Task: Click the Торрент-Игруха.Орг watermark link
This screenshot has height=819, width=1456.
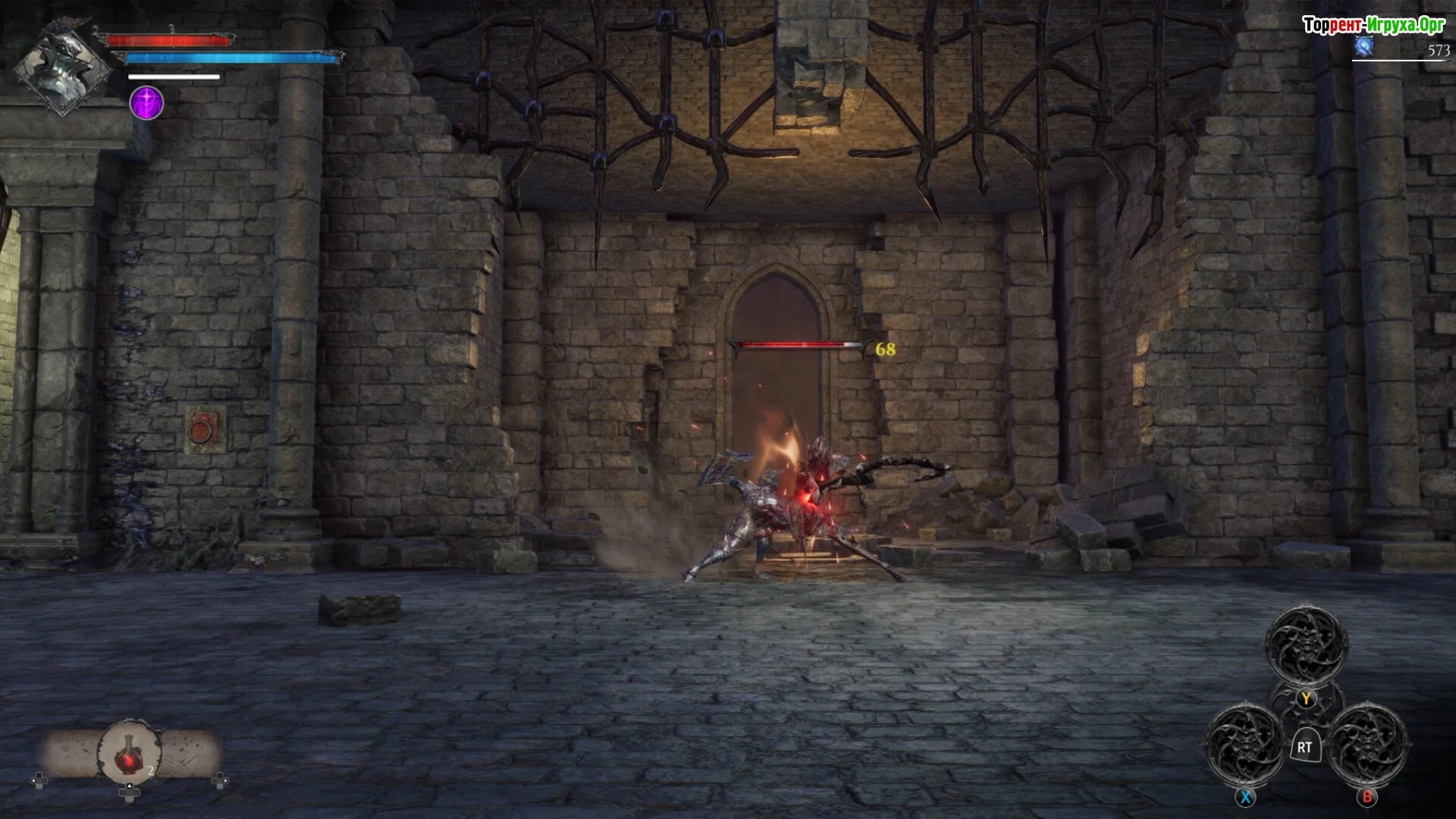Action: 1373,25
